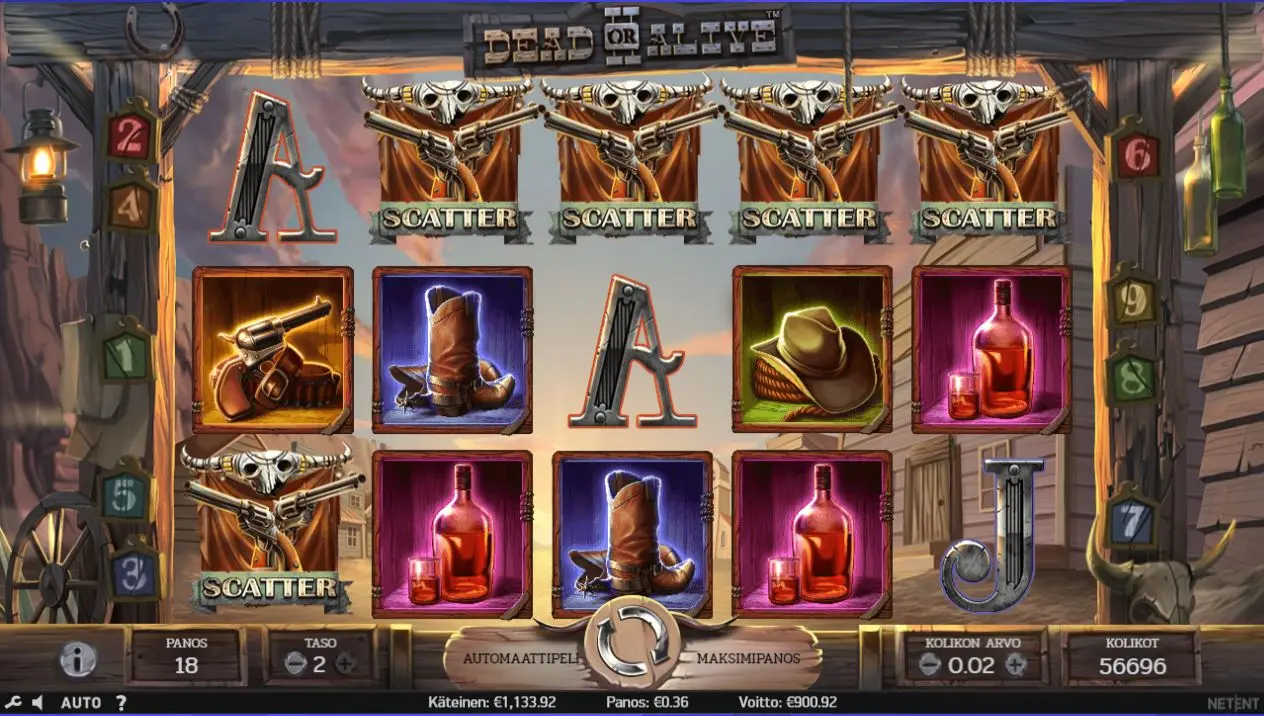Open help with the question mark icon
This screenshot has height=716, width=1264.
pyautogui.click(x=121, y=703)
